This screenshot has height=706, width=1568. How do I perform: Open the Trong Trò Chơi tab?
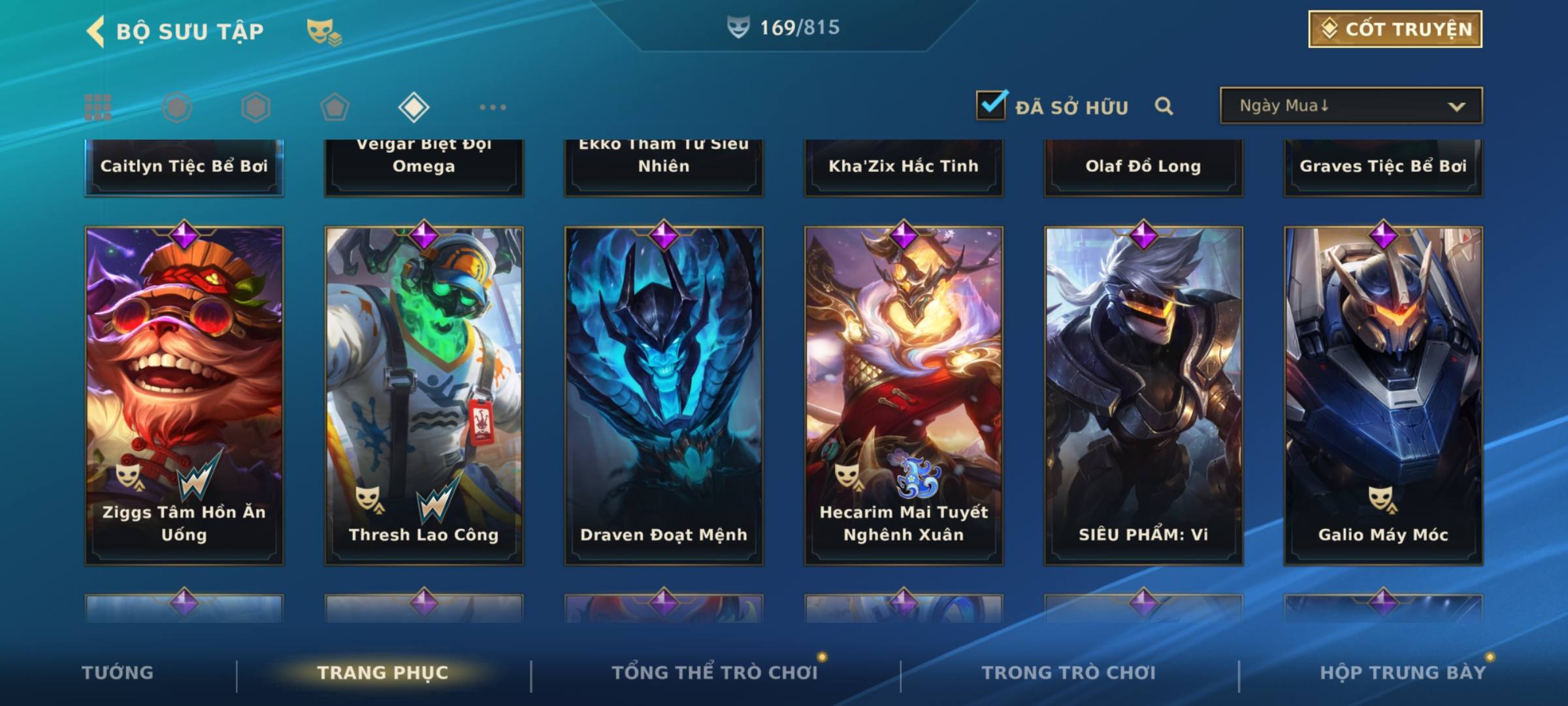[1068, 673]
